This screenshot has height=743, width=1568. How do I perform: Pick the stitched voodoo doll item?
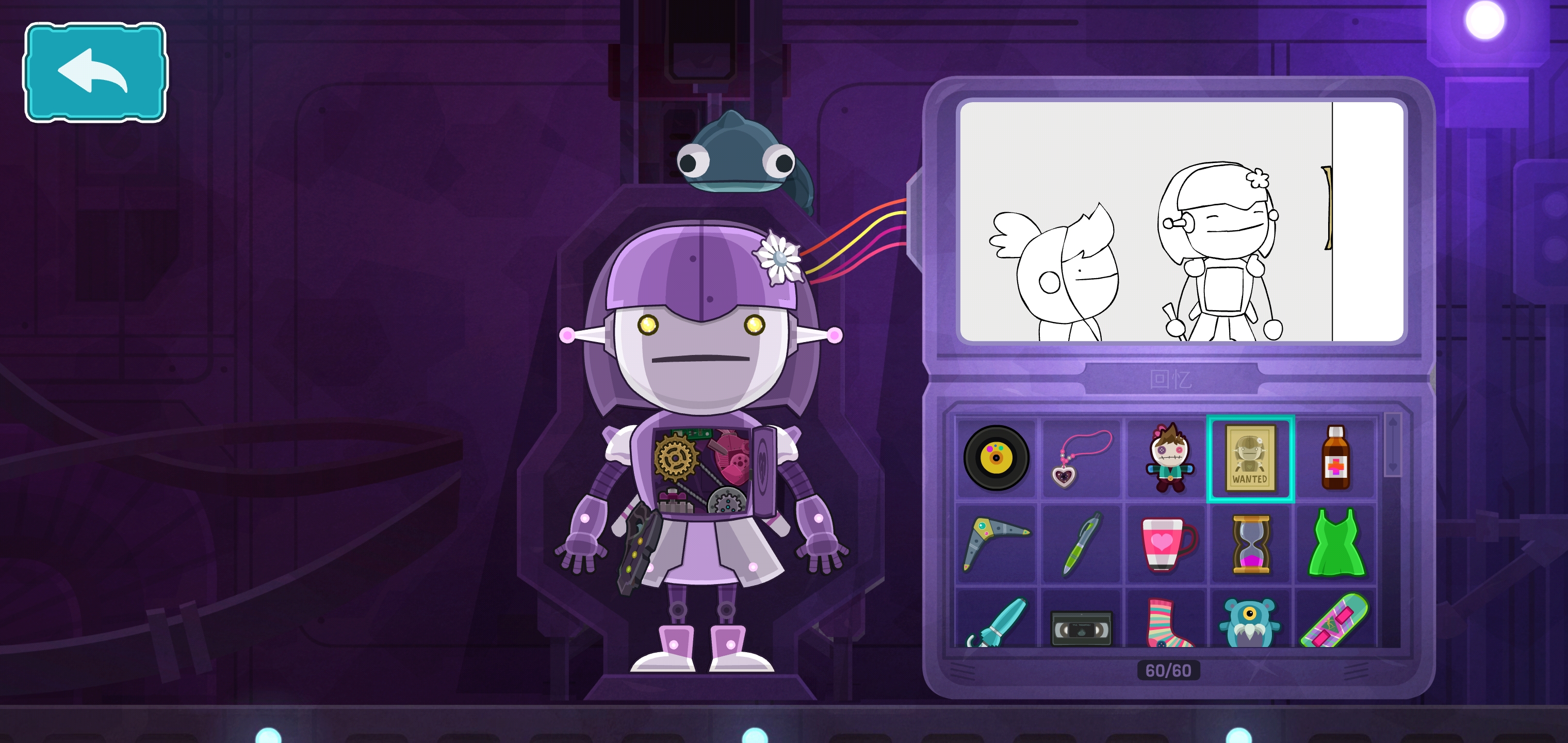tap(1167, 458)
